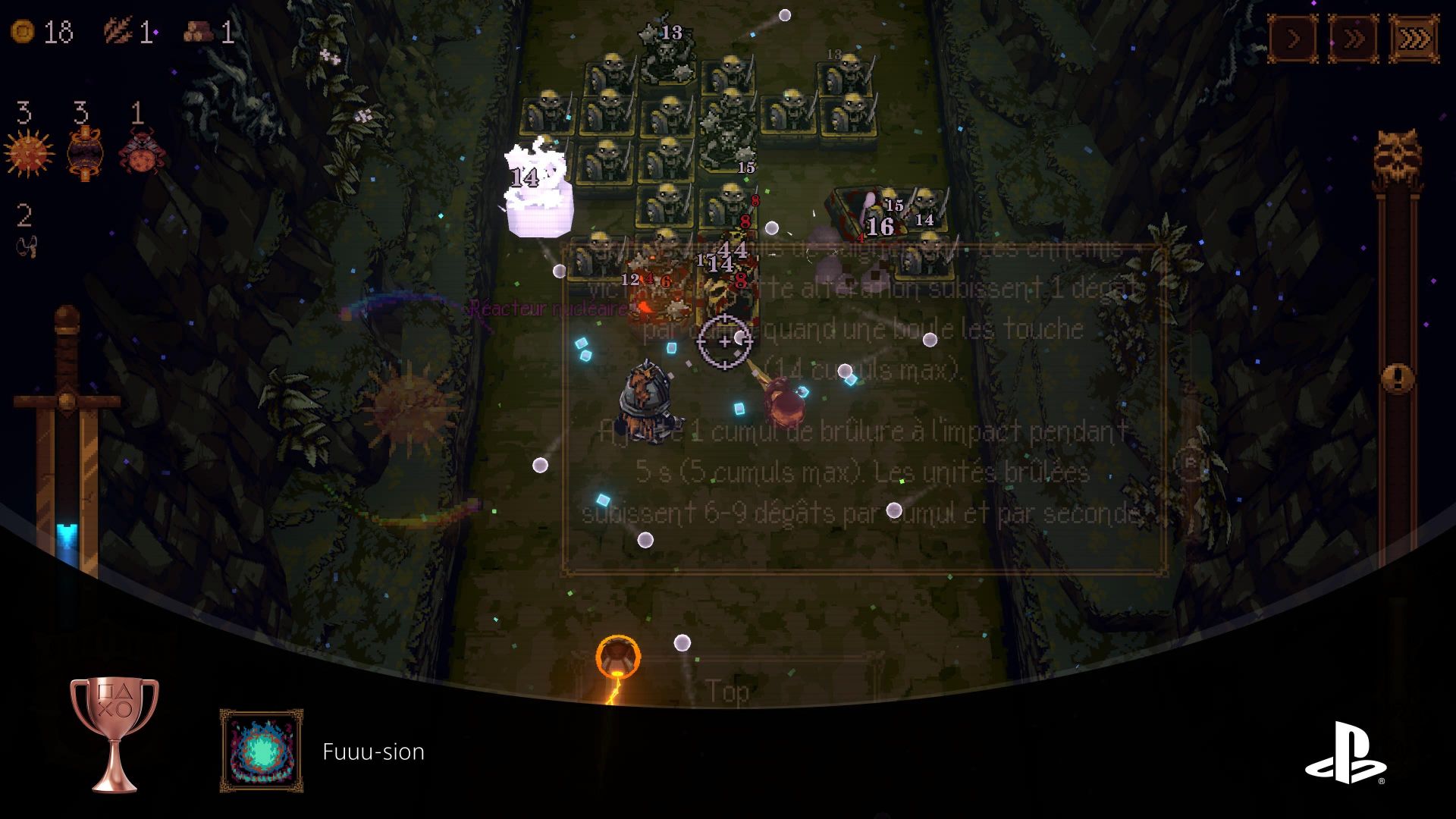Click the bronze trophy cup icon
This screenshot has height=819, width=1456.
tap(115, 734)
